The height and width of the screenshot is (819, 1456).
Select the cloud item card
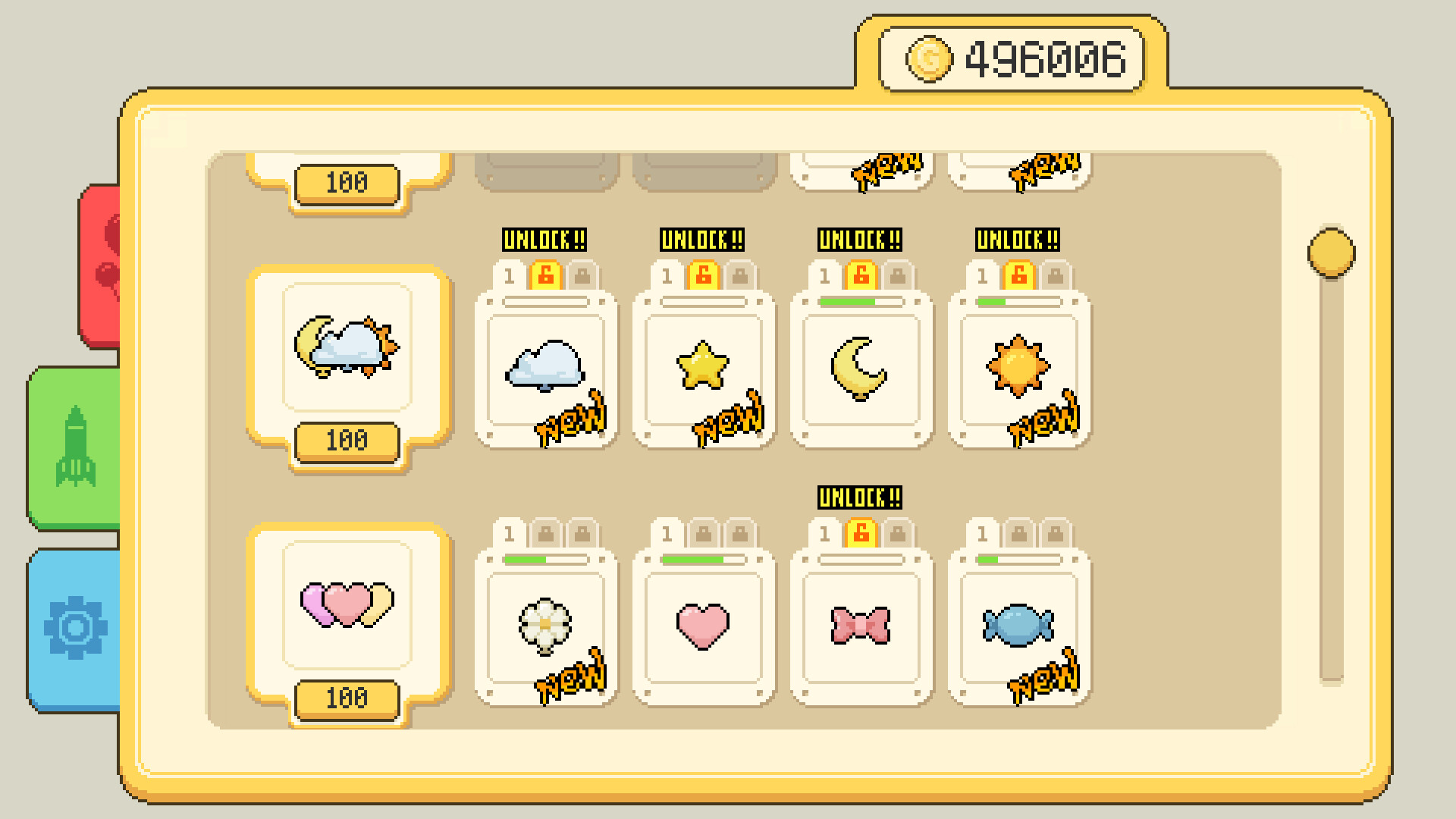pyautogui.click(x=548, y=369)
